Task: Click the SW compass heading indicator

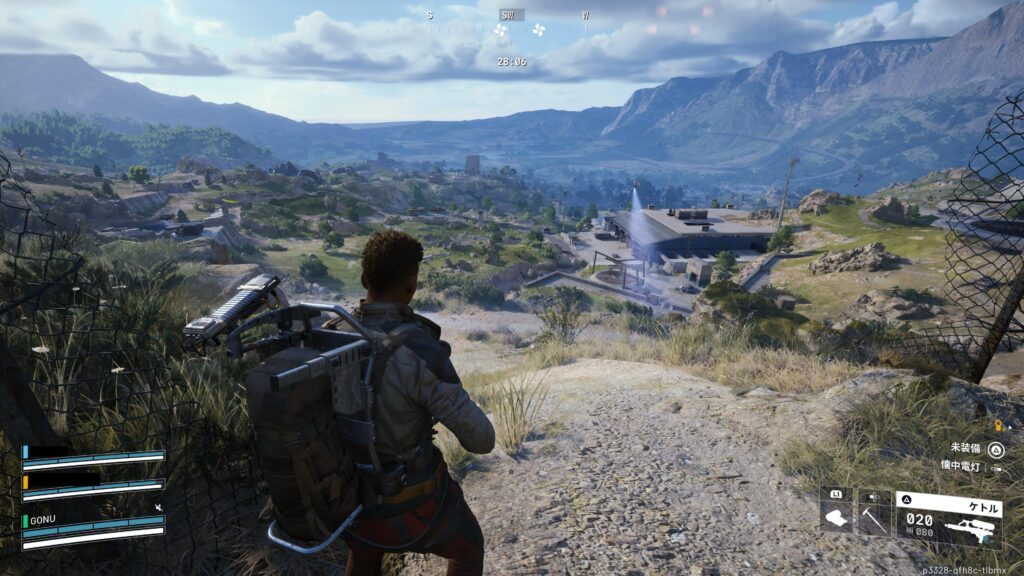Action: 510,15
